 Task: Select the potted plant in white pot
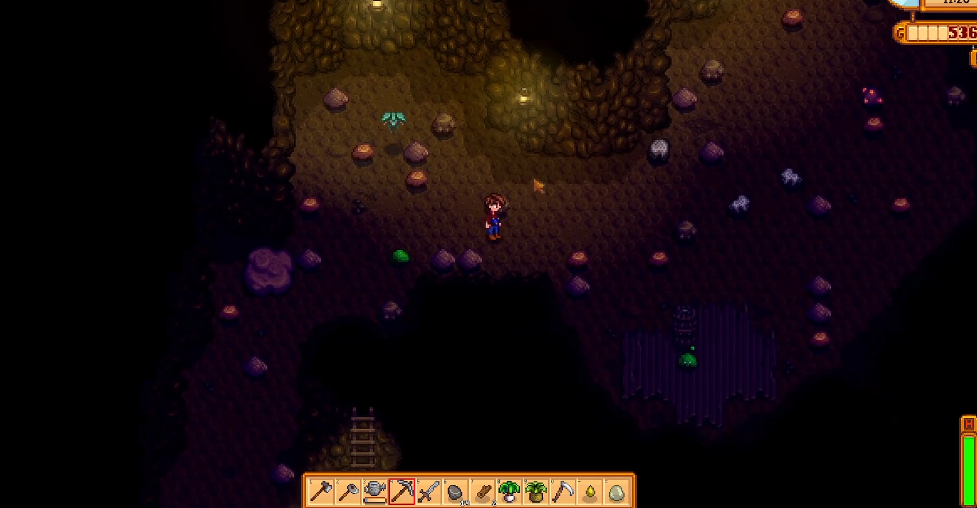(x=510, y=491)
